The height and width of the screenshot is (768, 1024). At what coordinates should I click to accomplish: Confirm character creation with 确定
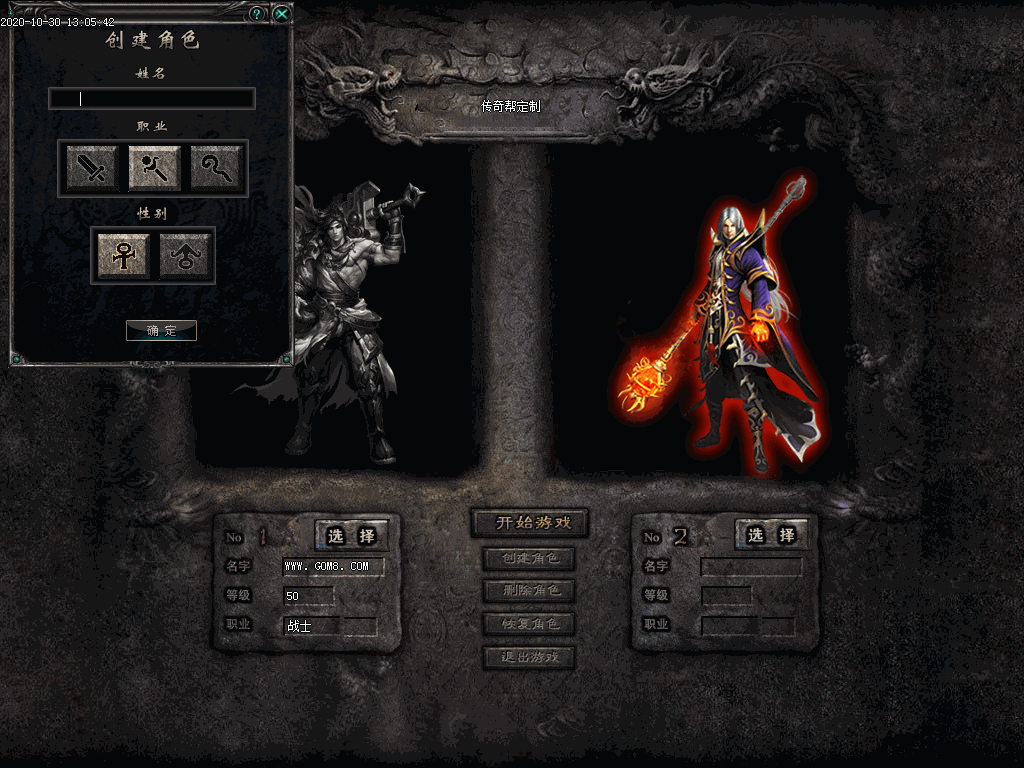[161, 330]
